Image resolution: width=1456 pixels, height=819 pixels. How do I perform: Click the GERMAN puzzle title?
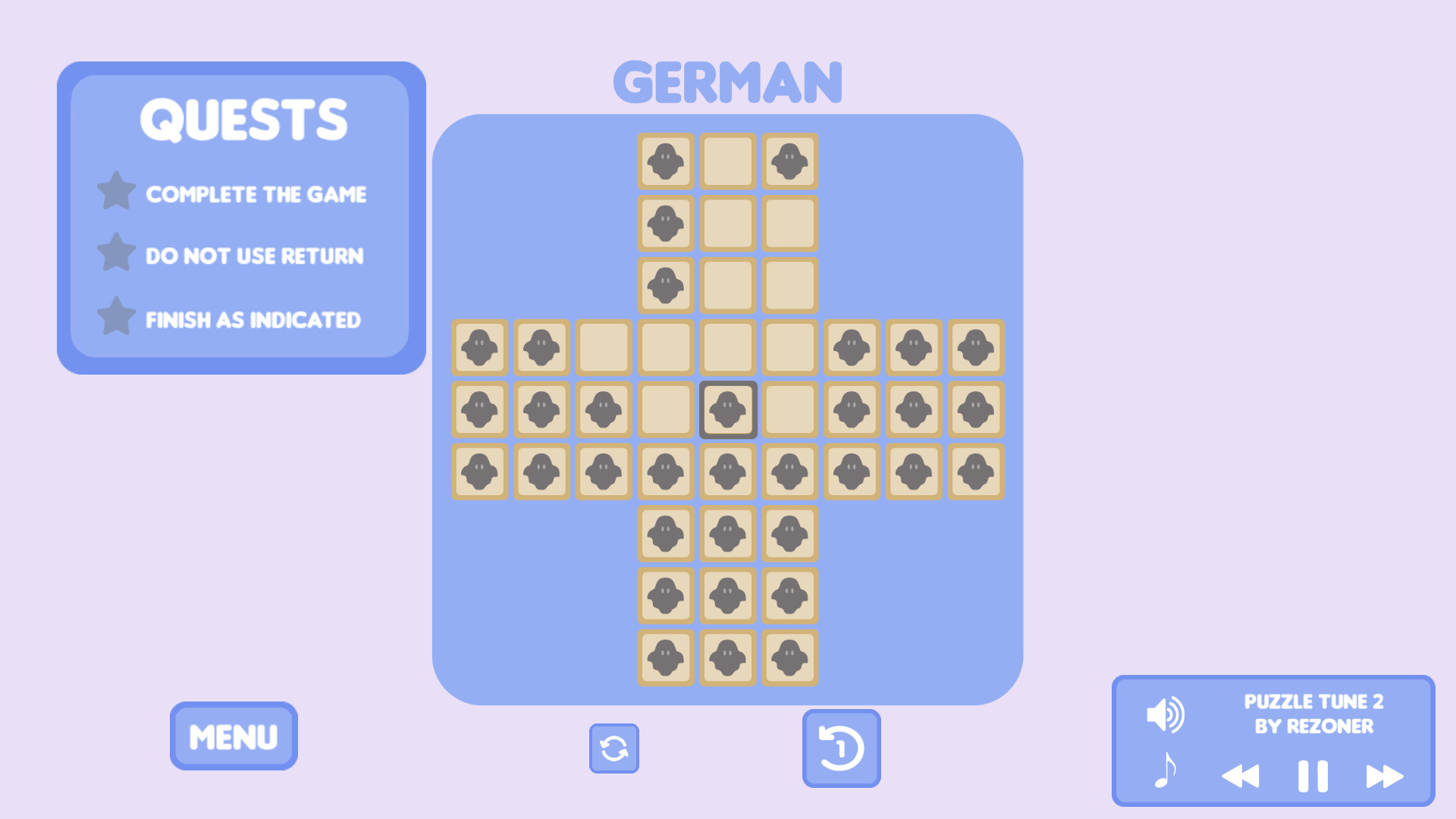pyautogui.click(x=727, y=81)
